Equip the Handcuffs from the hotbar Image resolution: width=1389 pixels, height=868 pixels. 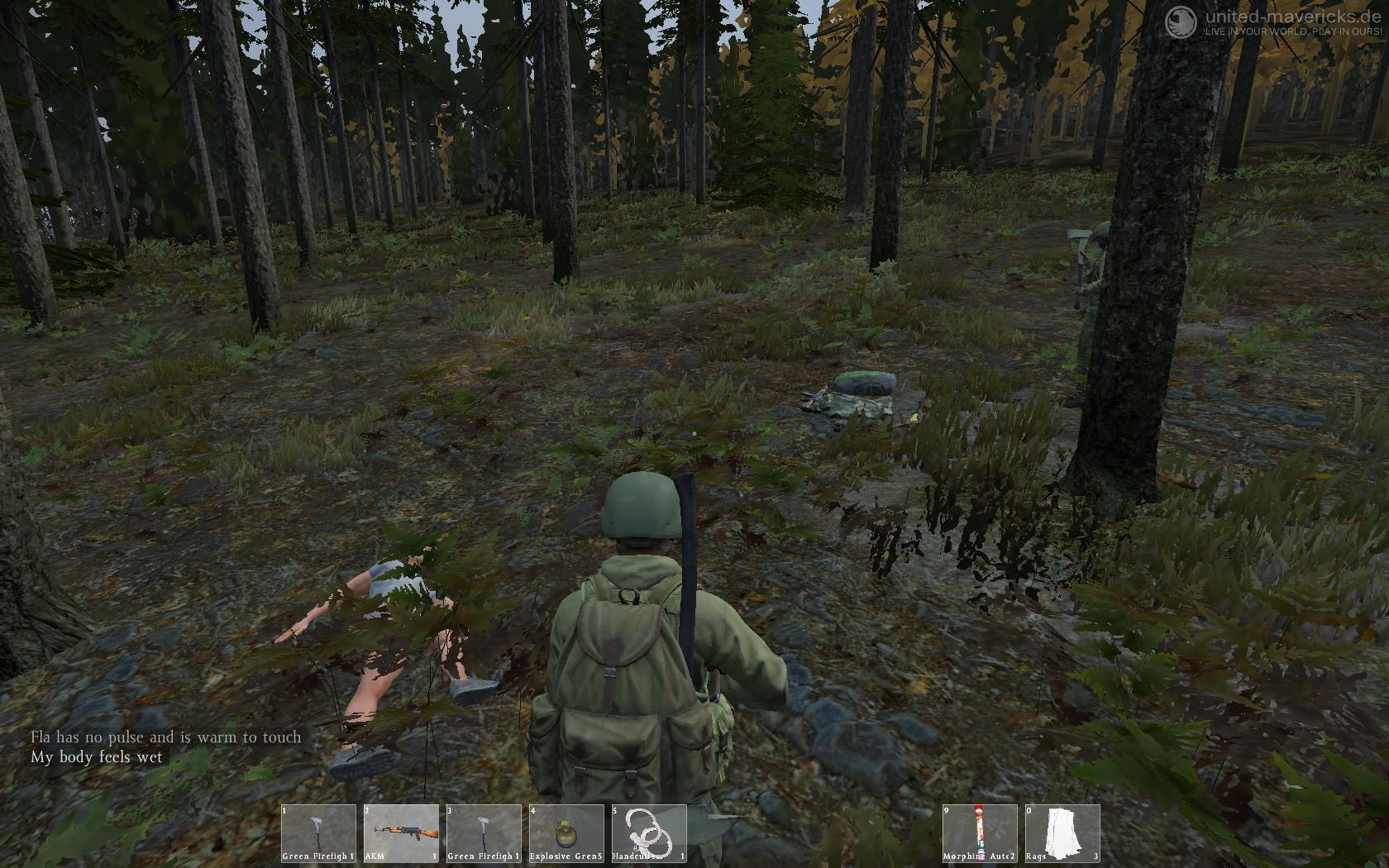tap(649, 833)
